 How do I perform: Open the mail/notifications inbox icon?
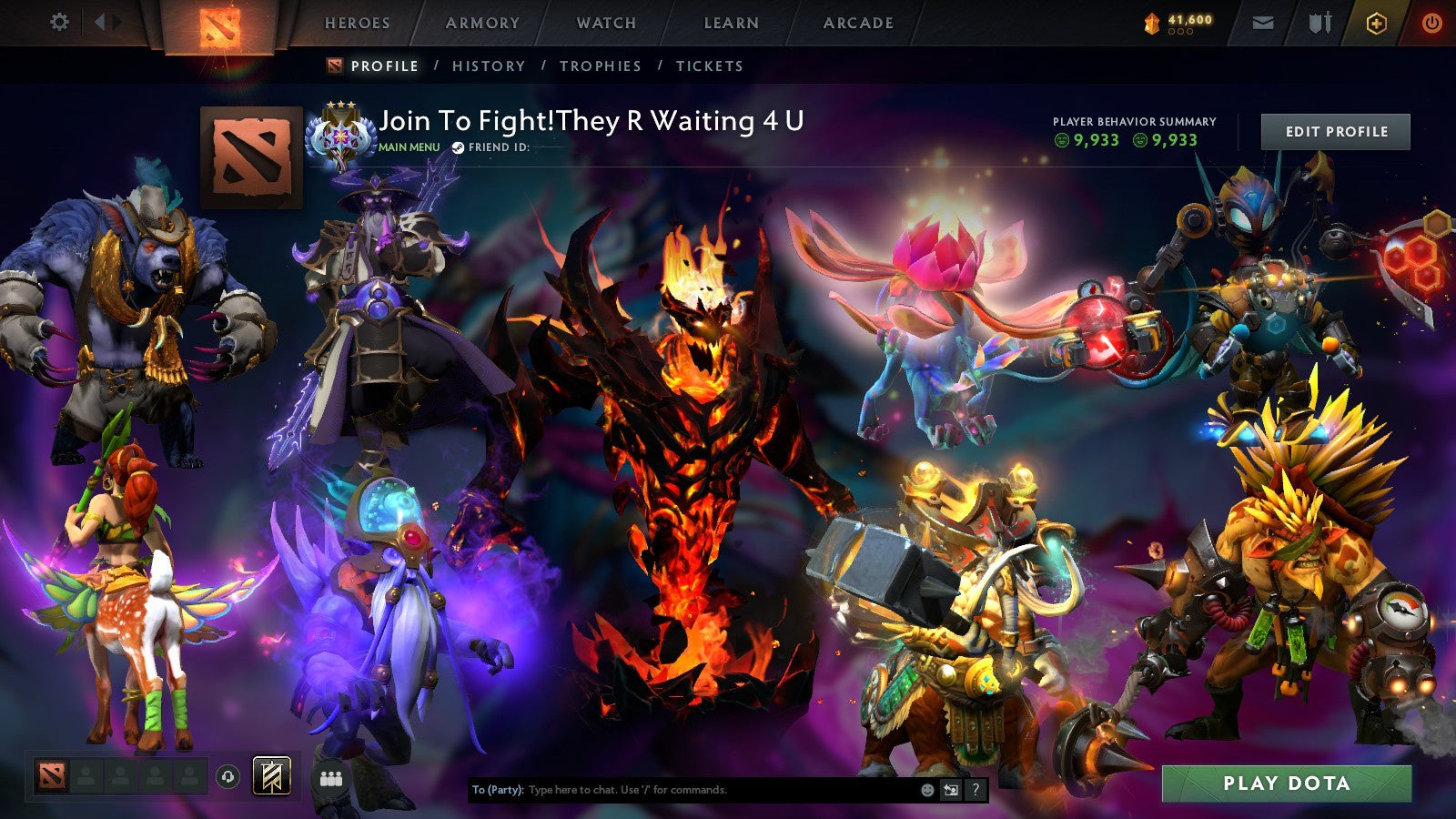(x=1261, y=22)
